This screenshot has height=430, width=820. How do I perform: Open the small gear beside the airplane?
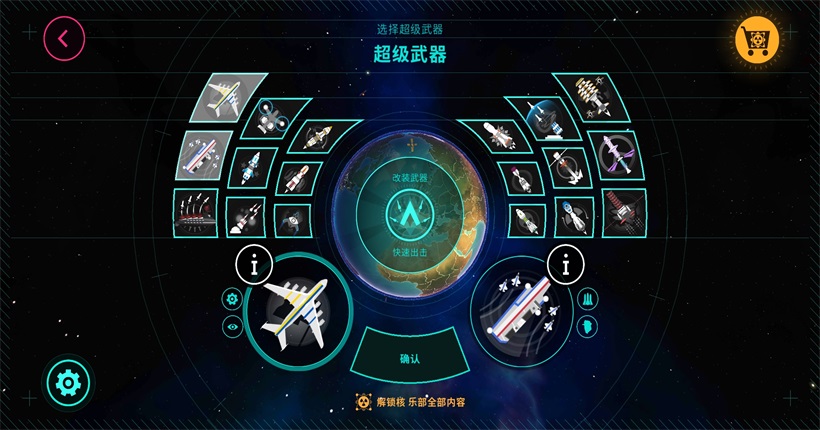tap(233, 298)
